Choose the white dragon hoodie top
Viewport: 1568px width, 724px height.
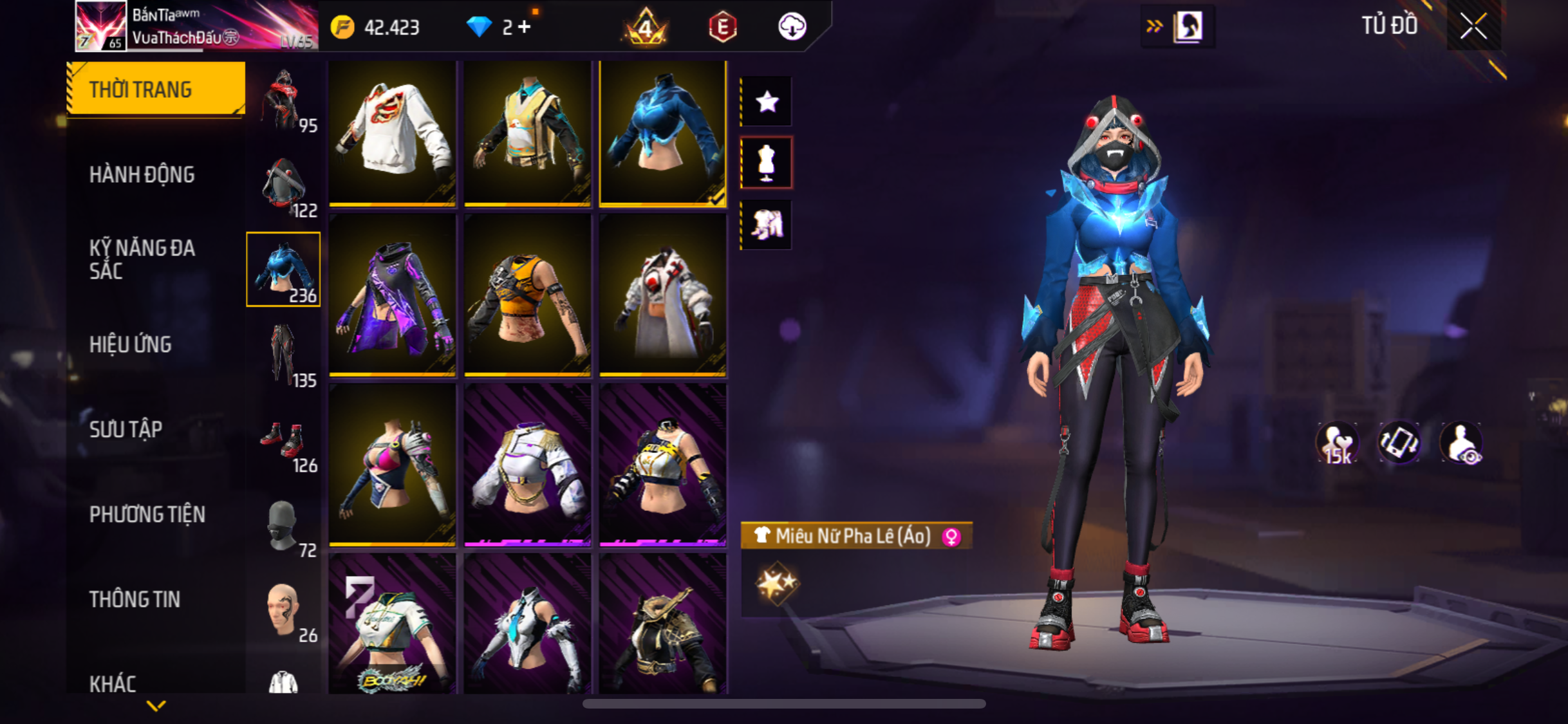[x=392, y=134]
